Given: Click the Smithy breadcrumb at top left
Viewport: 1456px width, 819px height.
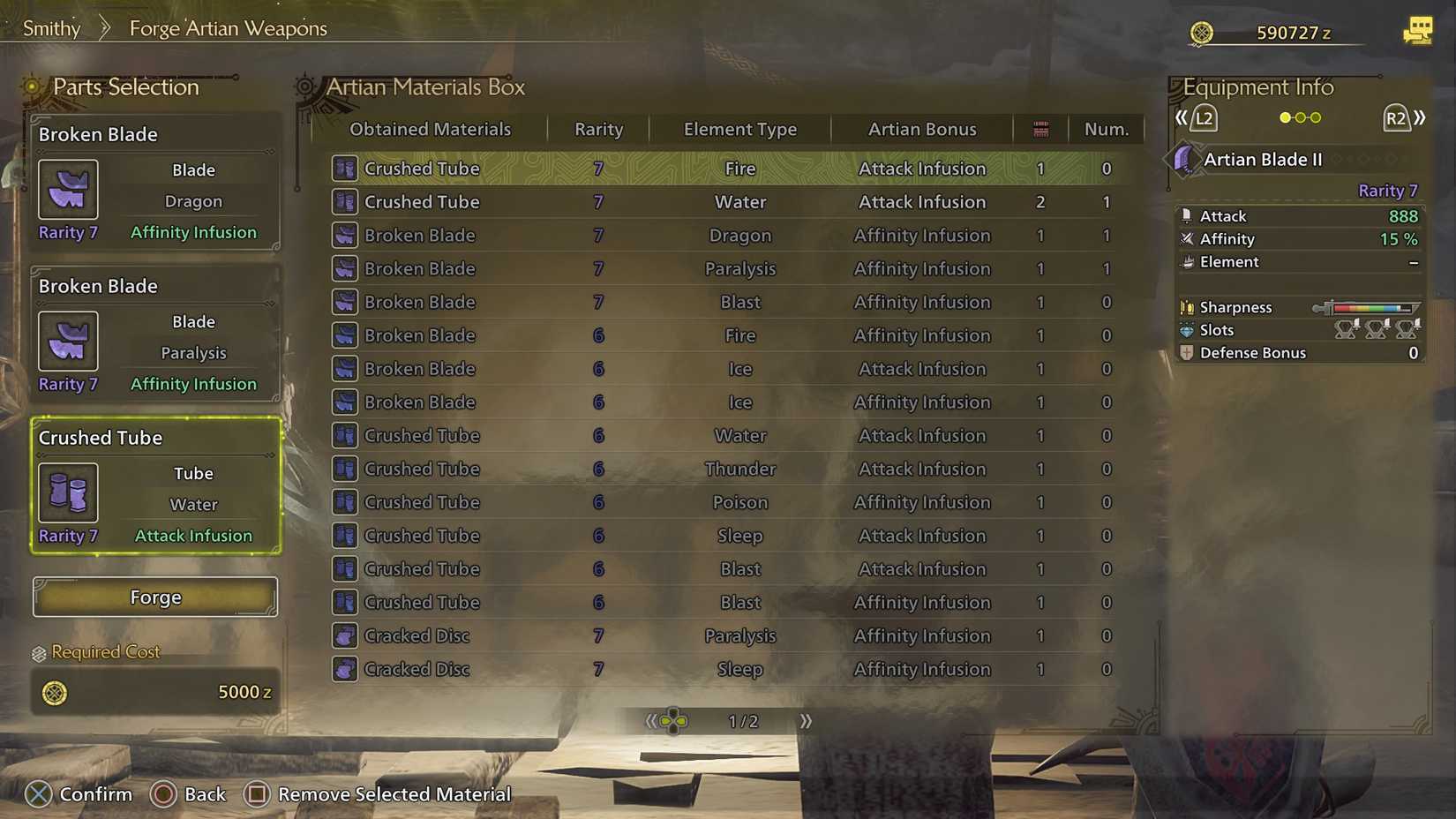Looking at the screenshot, I should pyautogui.click(x=50, y=27).
